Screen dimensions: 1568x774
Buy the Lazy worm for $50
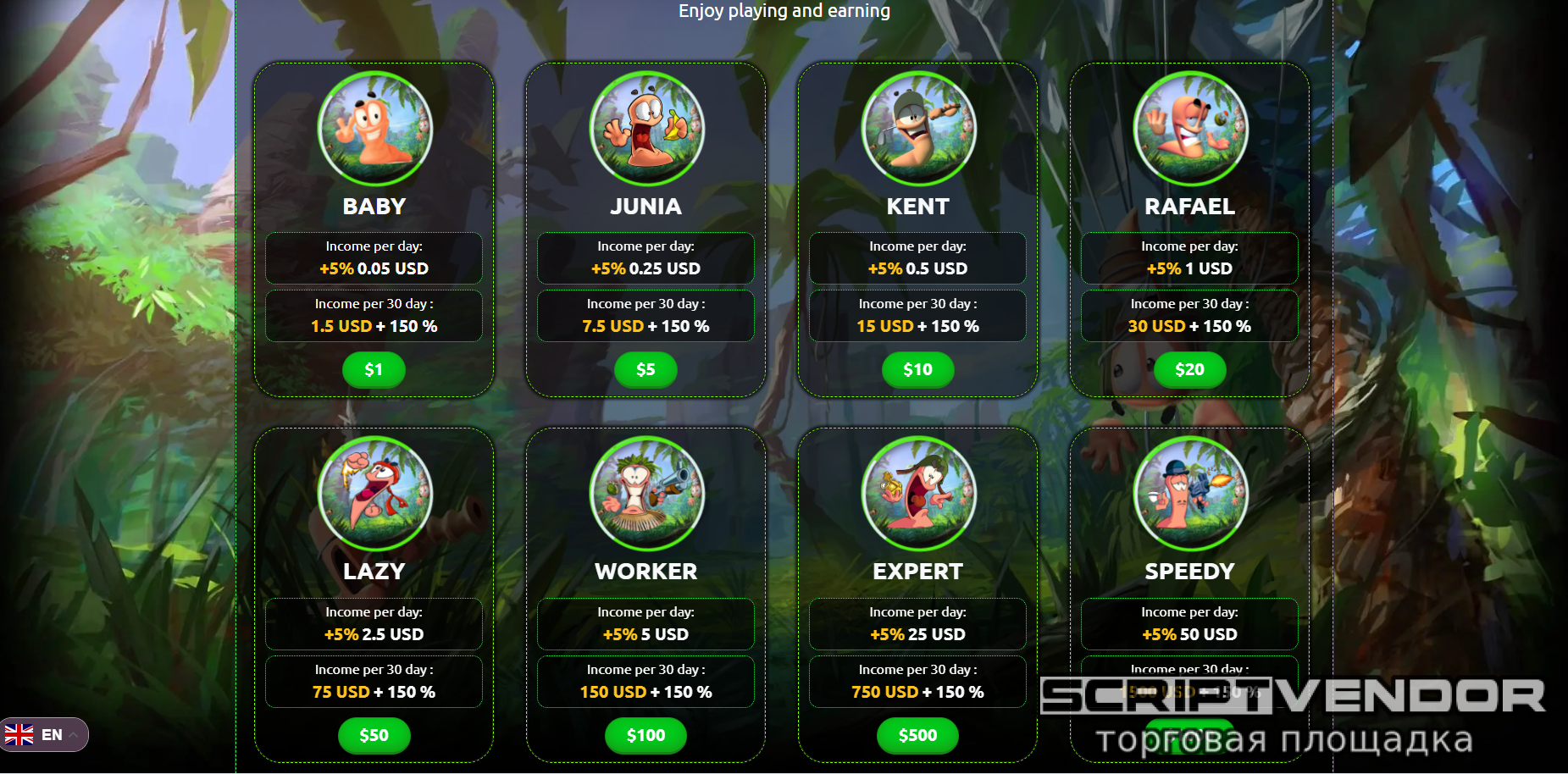(374, 736)
